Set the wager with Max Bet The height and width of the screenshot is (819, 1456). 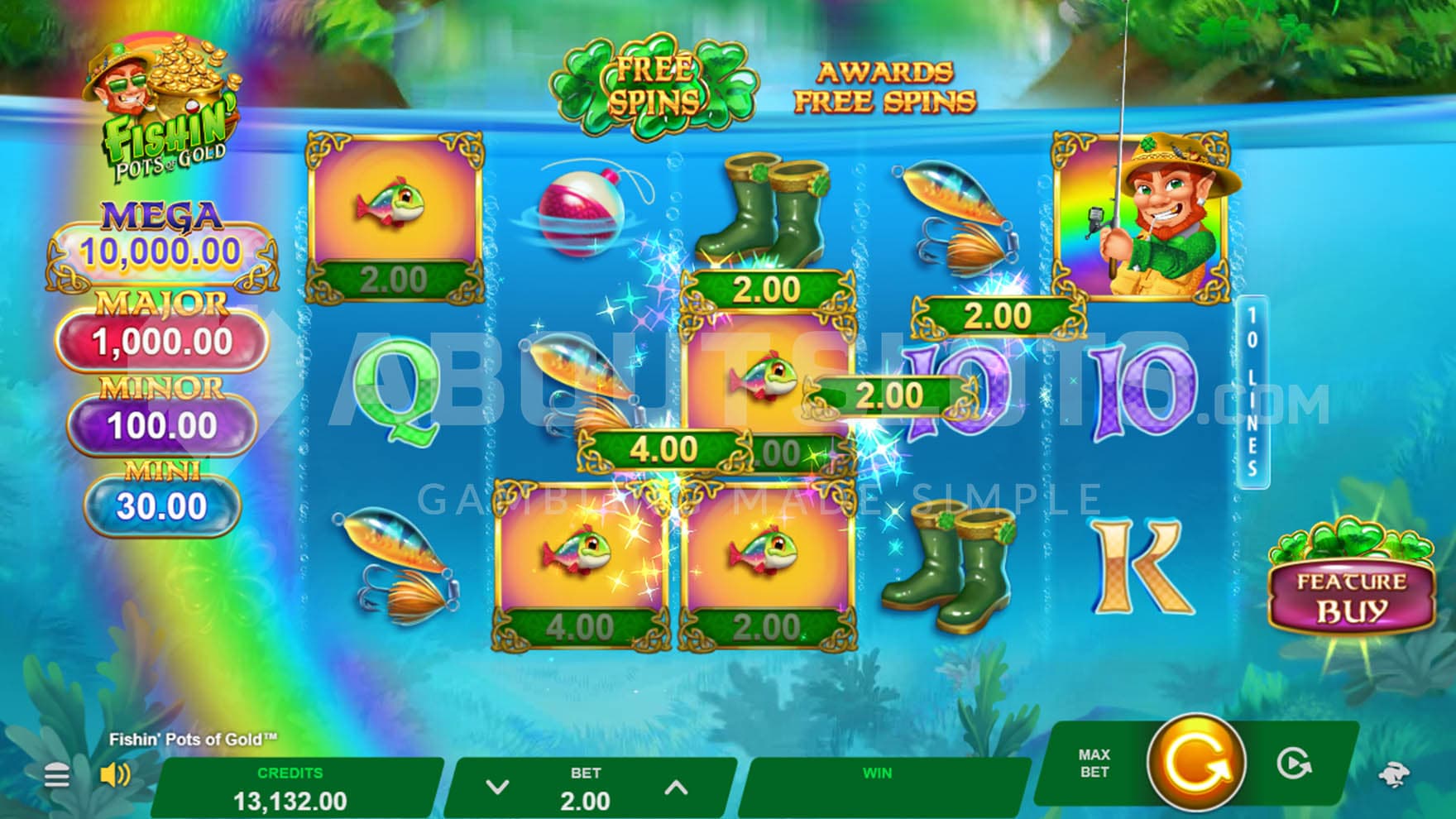tap(1094, 763)
